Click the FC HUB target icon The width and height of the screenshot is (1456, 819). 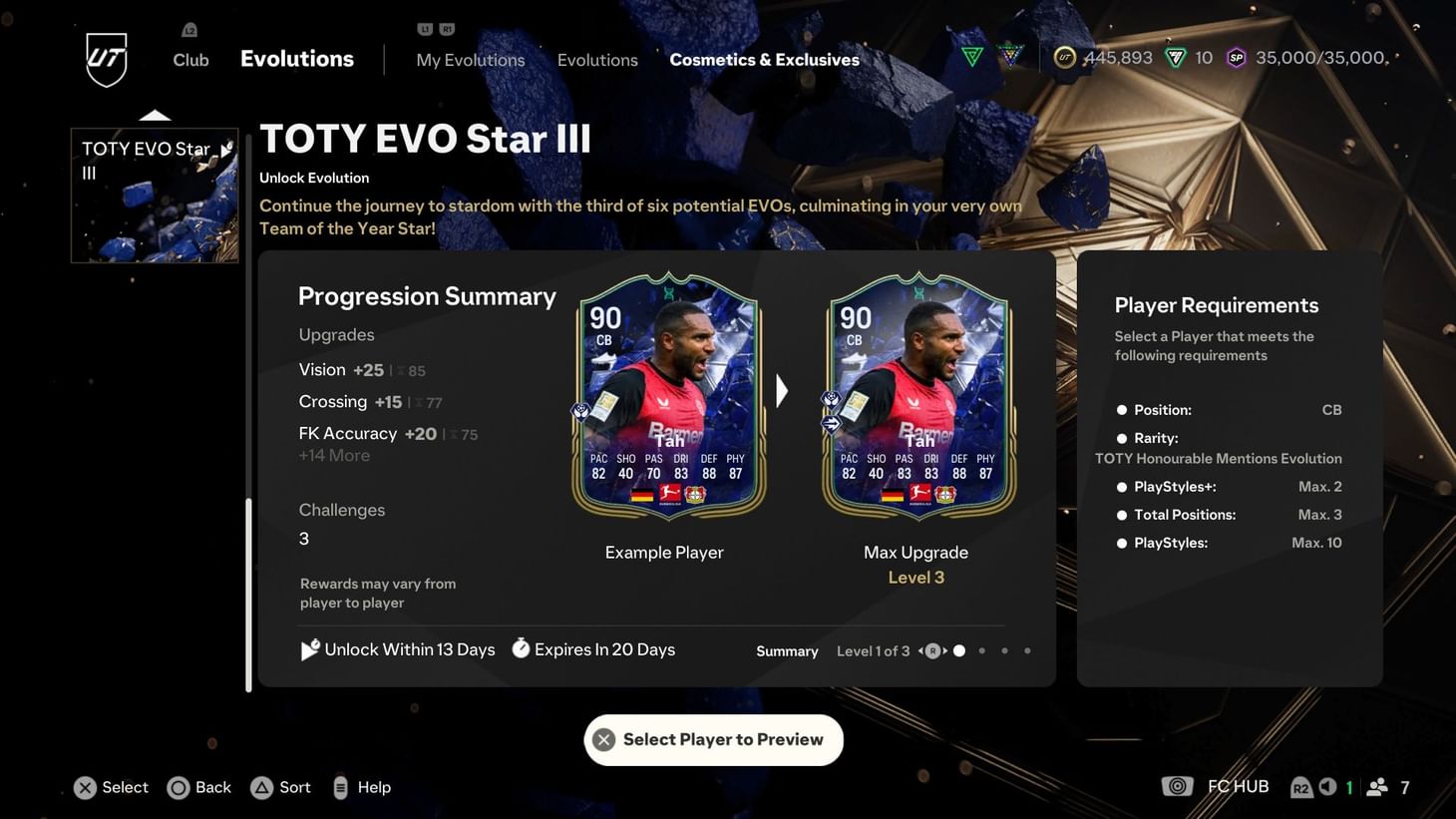(x=1177, y=786)
